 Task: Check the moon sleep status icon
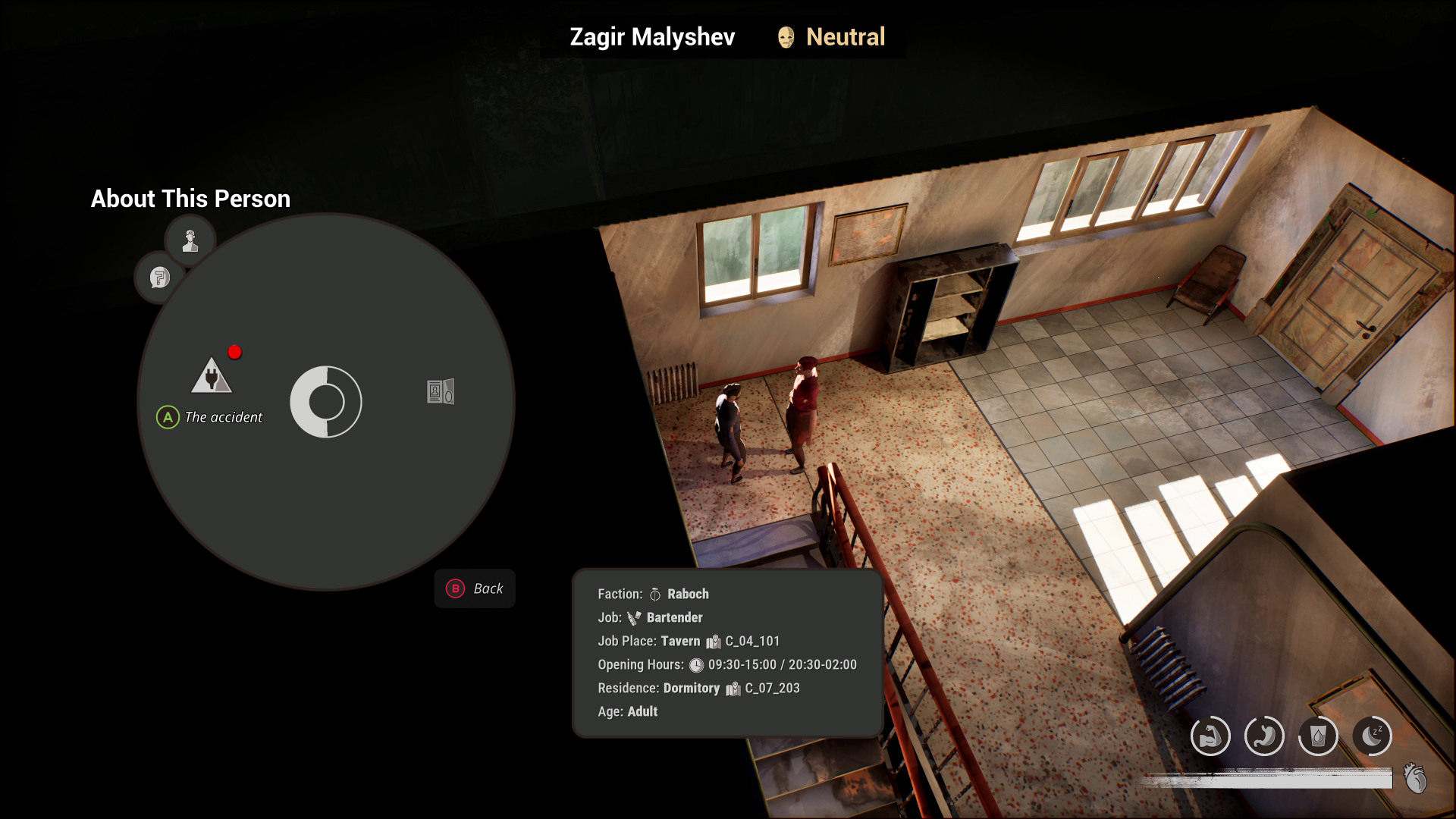tap(1372, 736)
